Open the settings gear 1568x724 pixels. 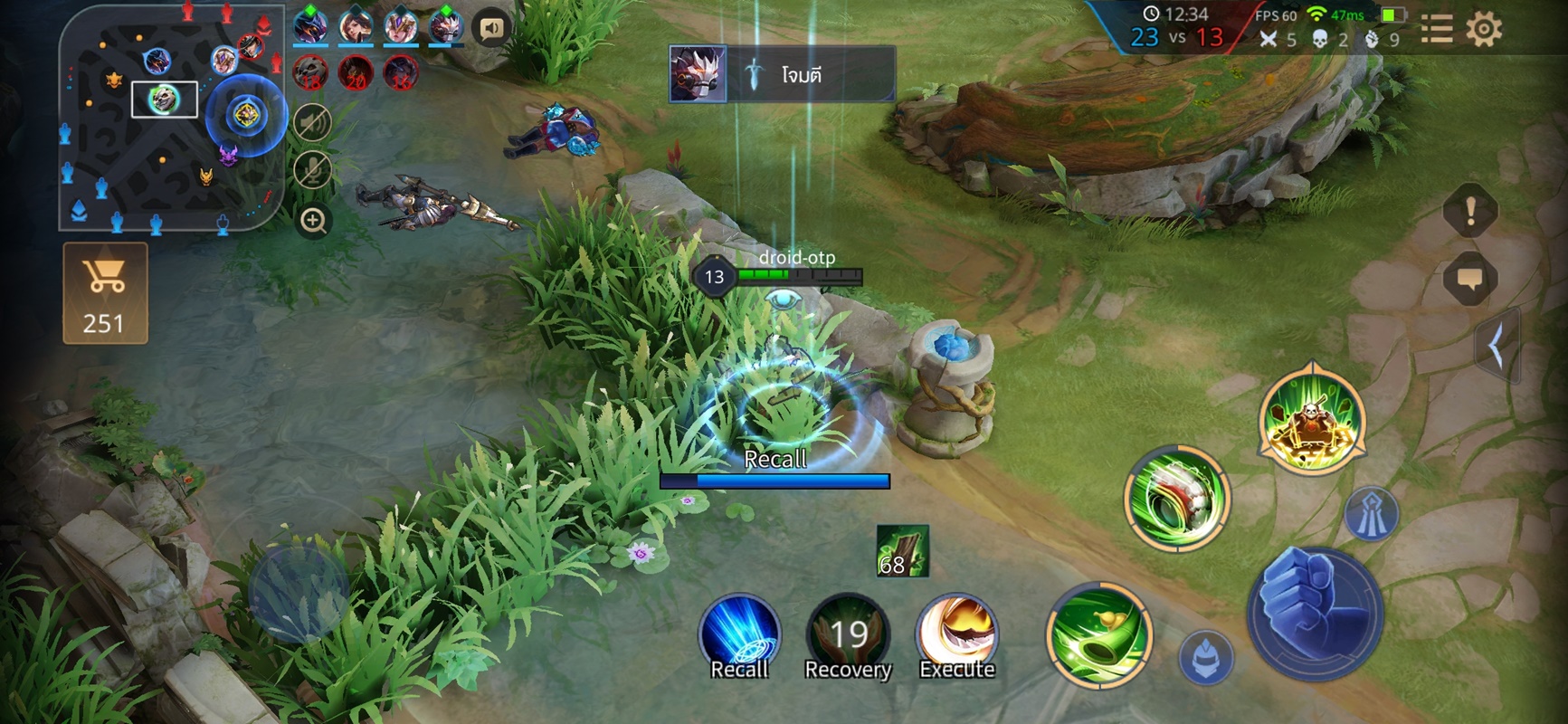pyautogui.click(x=1483, y=30)
